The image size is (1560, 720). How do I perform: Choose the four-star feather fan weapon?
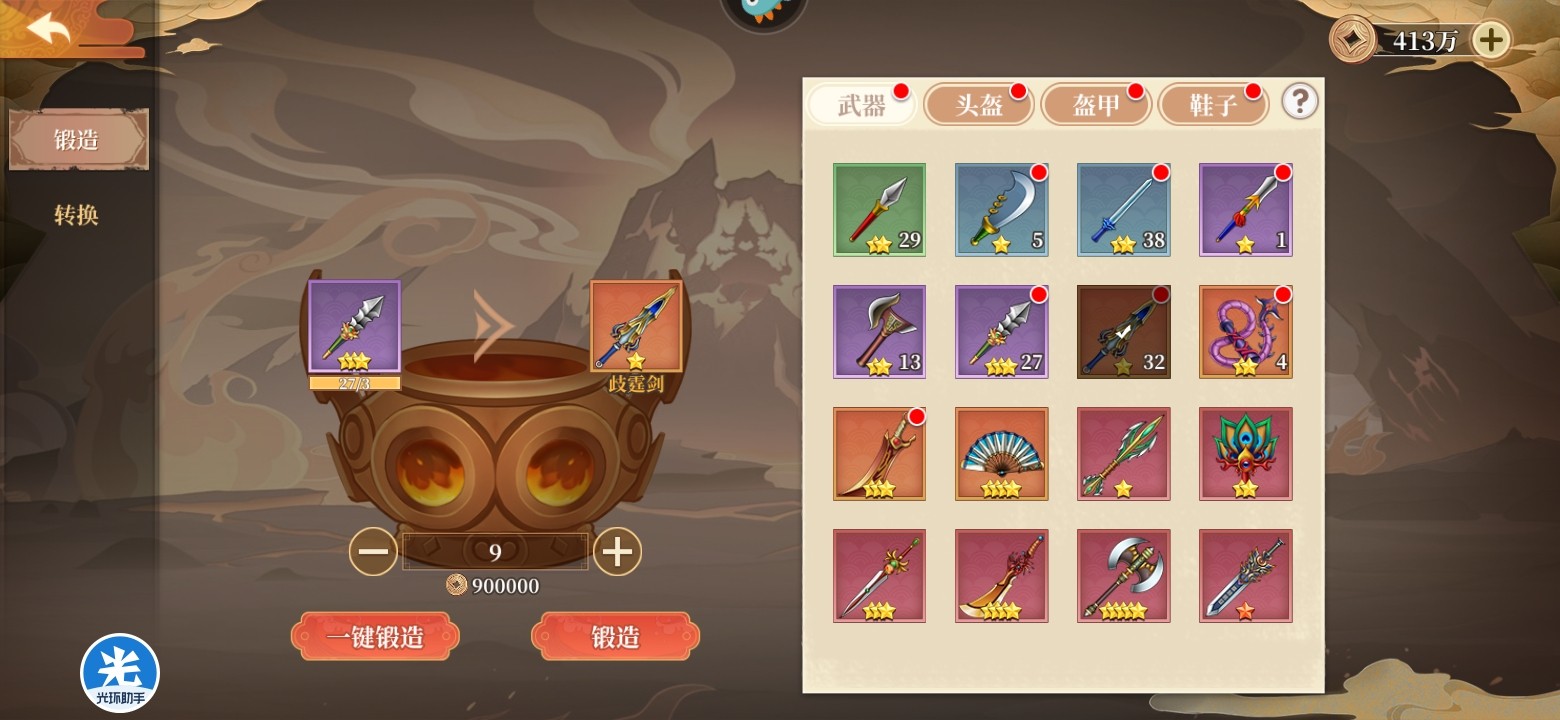(1001, 454)
